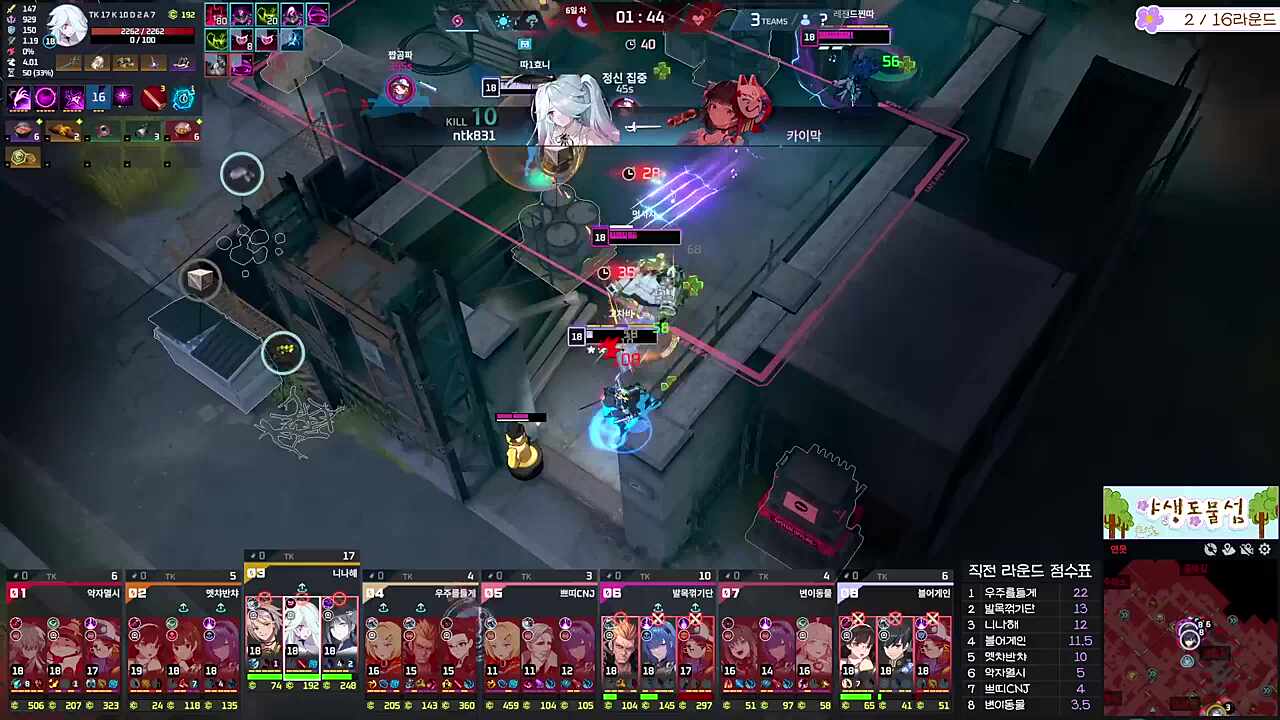
Task: Select team 08 블어게인 panel
Action: pyautogui.click(x=895, y=640)
